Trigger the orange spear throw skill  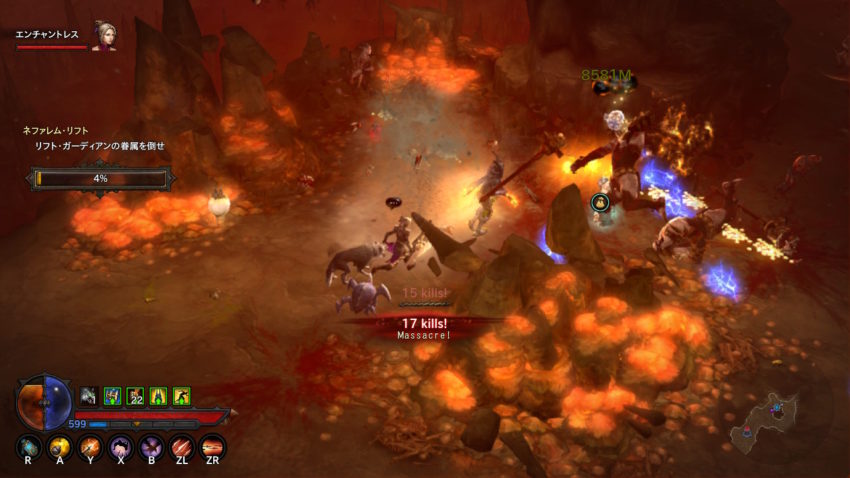(x=91, y=446)
